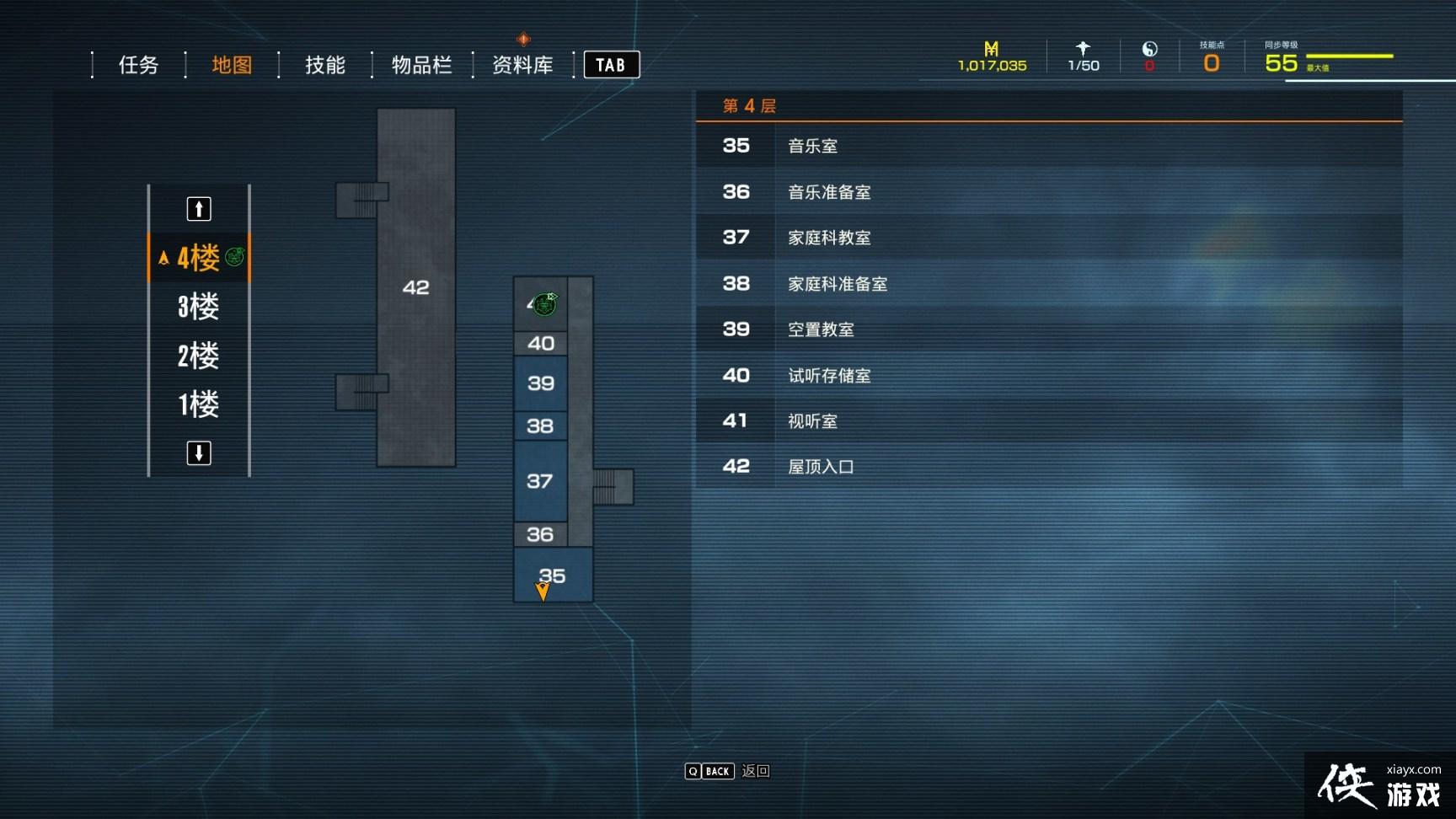Click the green snake icon beside 4楼
The height and width of the screenshot is (819, 1456).
pos(233,255)
